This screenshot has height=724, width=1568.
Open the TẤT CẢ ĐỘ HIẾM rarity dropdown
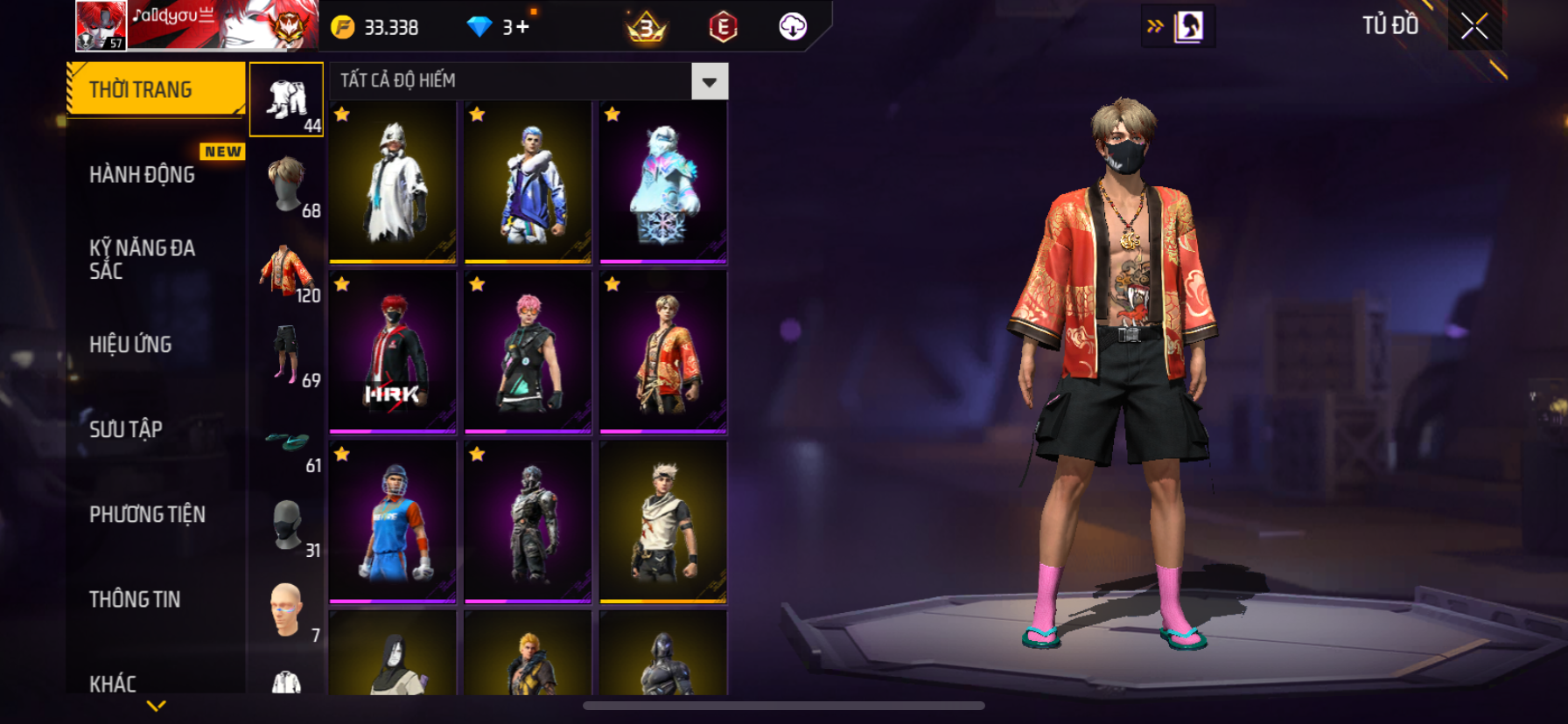(709, 82)
